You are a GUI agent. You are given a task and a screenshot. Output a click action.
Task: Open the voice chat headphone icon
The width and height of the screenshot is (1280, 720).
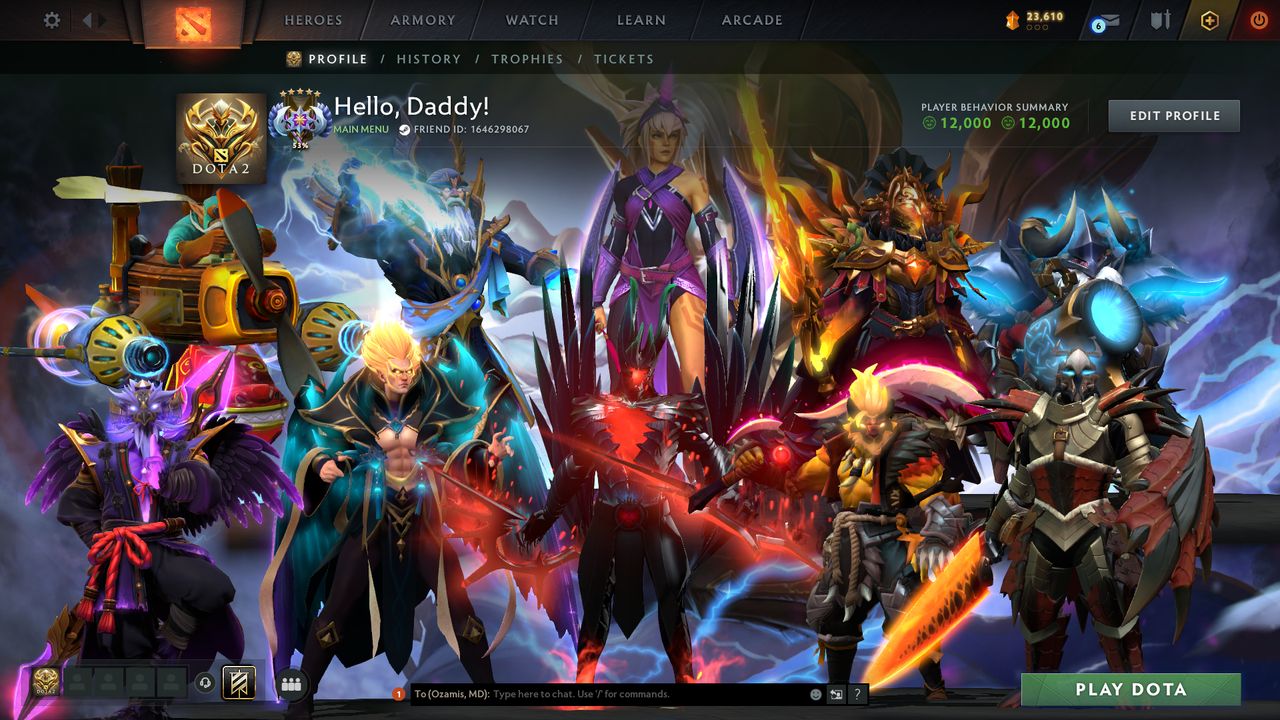[205, 682]
